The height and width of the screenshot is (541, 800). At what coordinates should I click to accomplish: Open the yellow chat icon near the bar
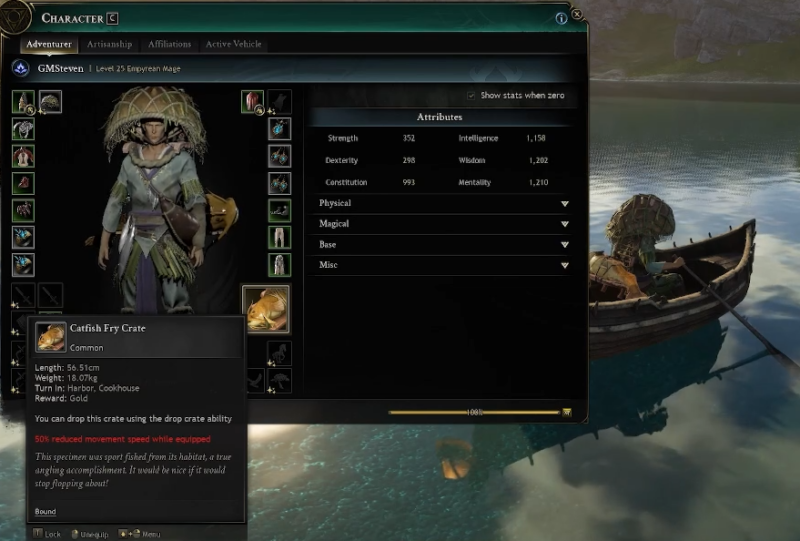pyautogui.click(x=567, y=412)
